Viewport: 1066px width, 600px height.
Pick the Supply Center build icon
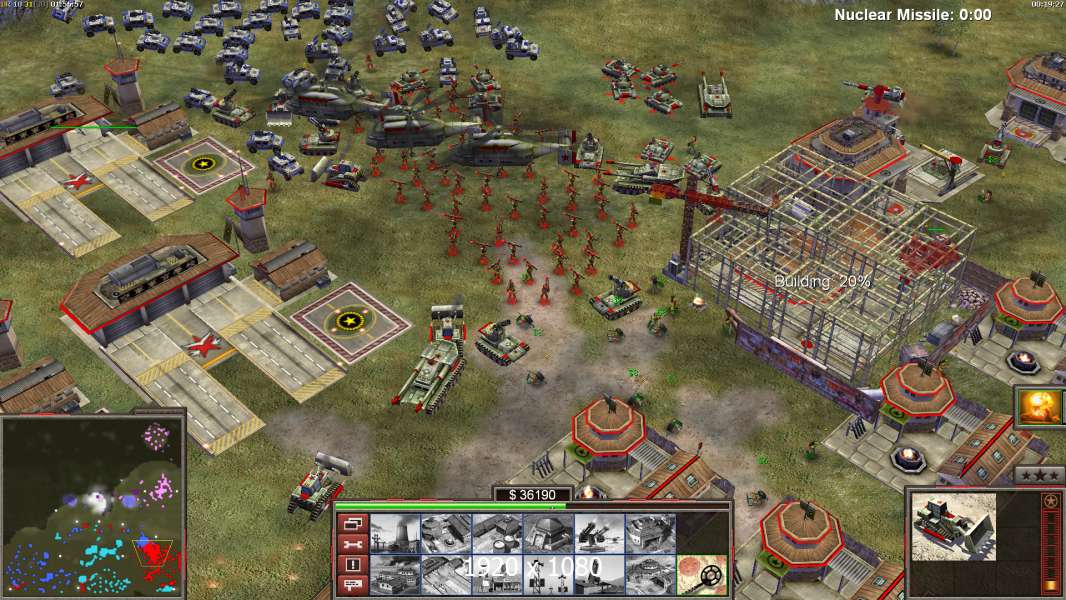(x=497, y=533)
